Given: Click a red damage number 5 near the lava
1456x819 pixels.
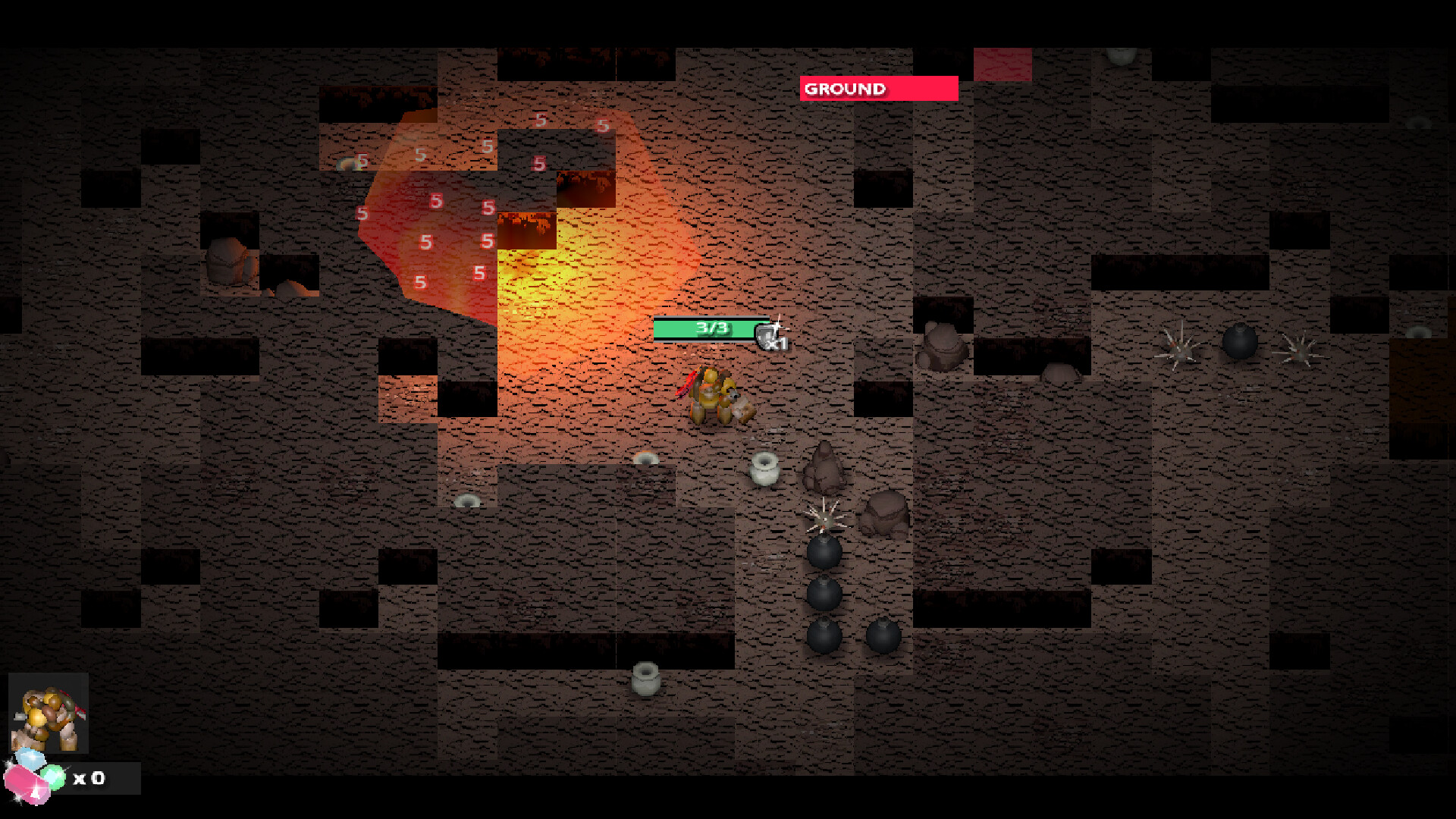Looking at the screenshot, I should point(435,201).
